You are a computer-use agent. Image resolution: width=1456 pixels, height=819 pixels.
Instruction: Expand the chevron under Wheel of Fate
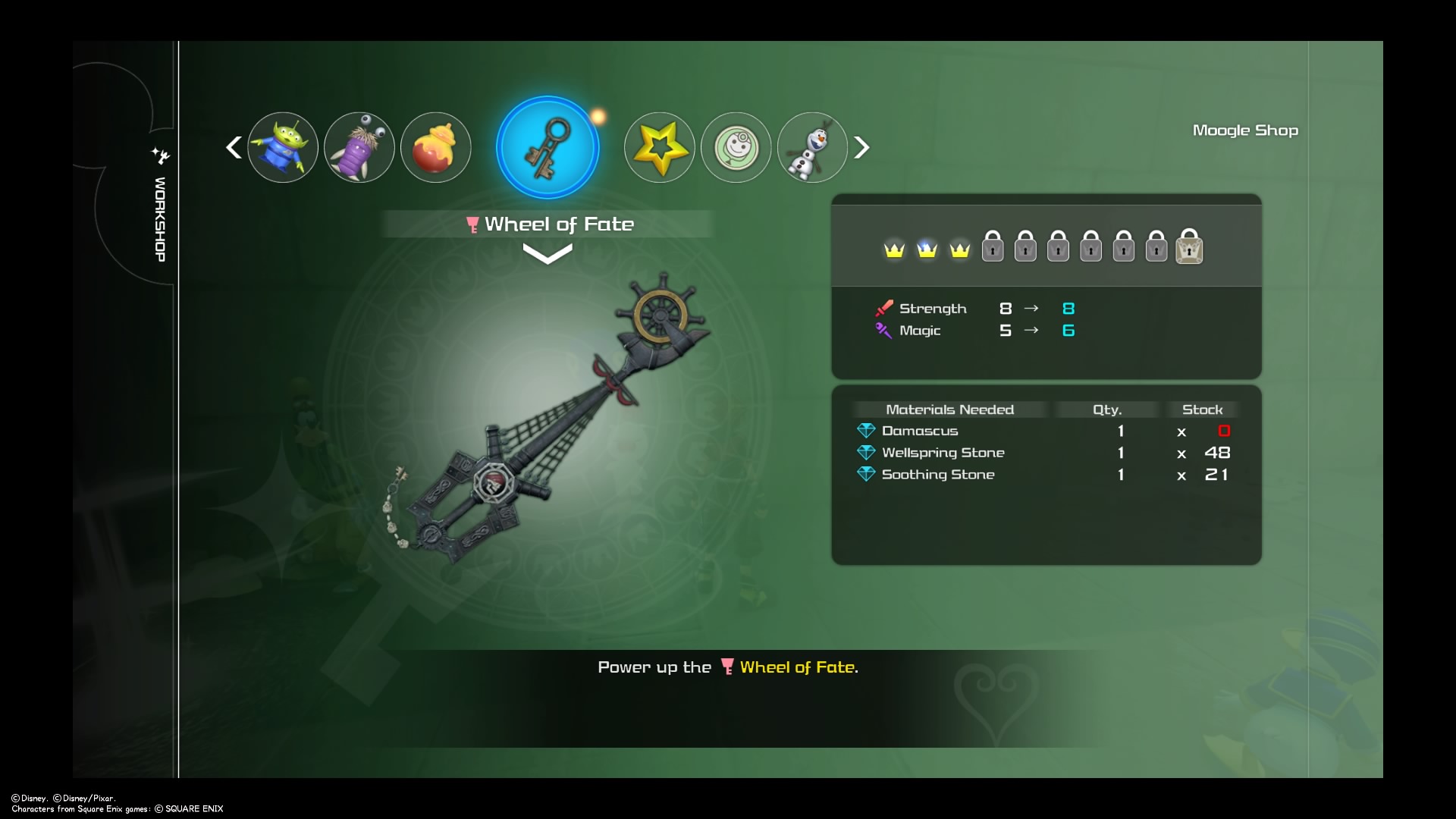pos(548,256)
